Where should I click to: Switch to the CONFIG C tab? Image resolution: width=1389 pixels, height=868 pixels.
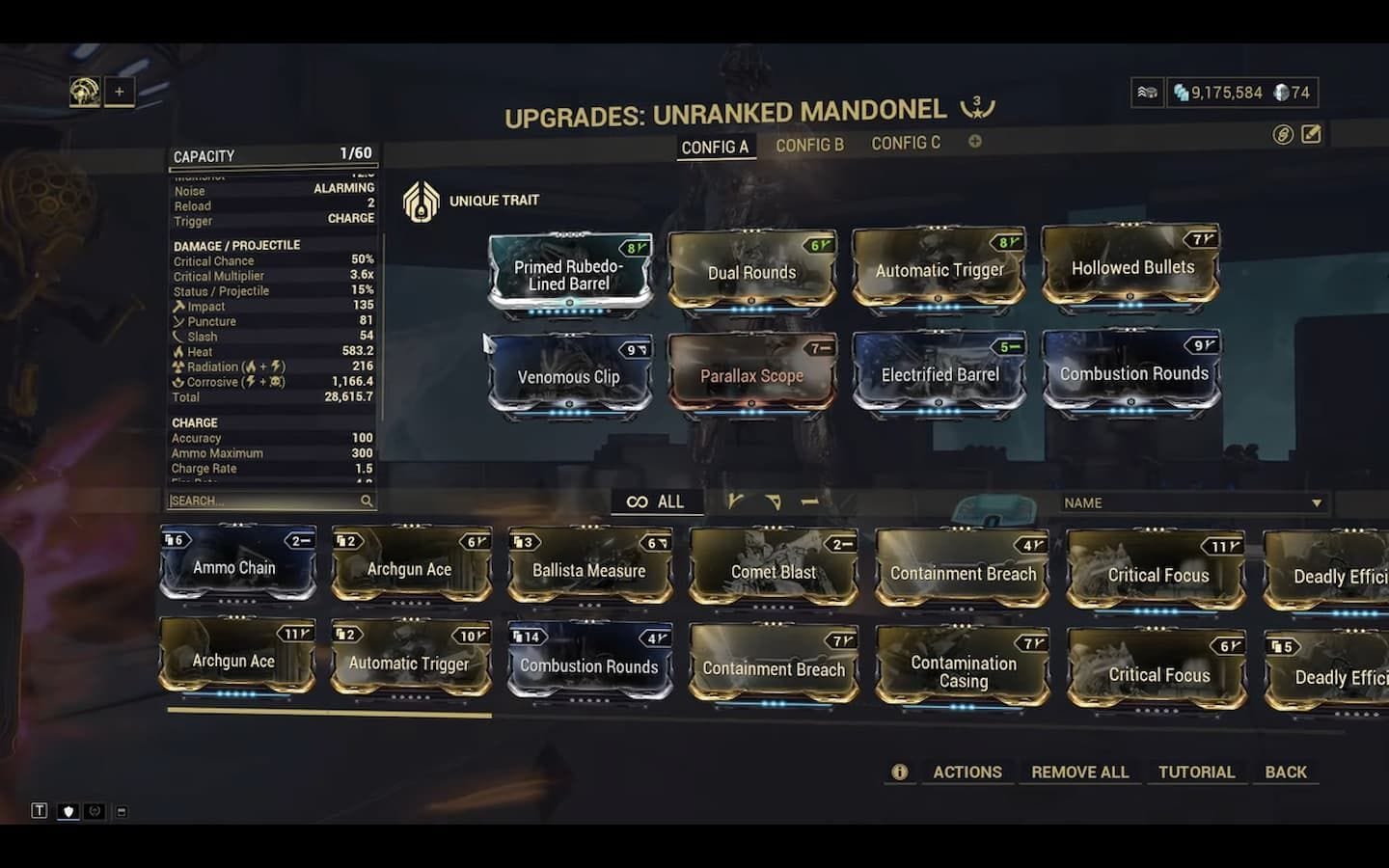tap(905, 143)
